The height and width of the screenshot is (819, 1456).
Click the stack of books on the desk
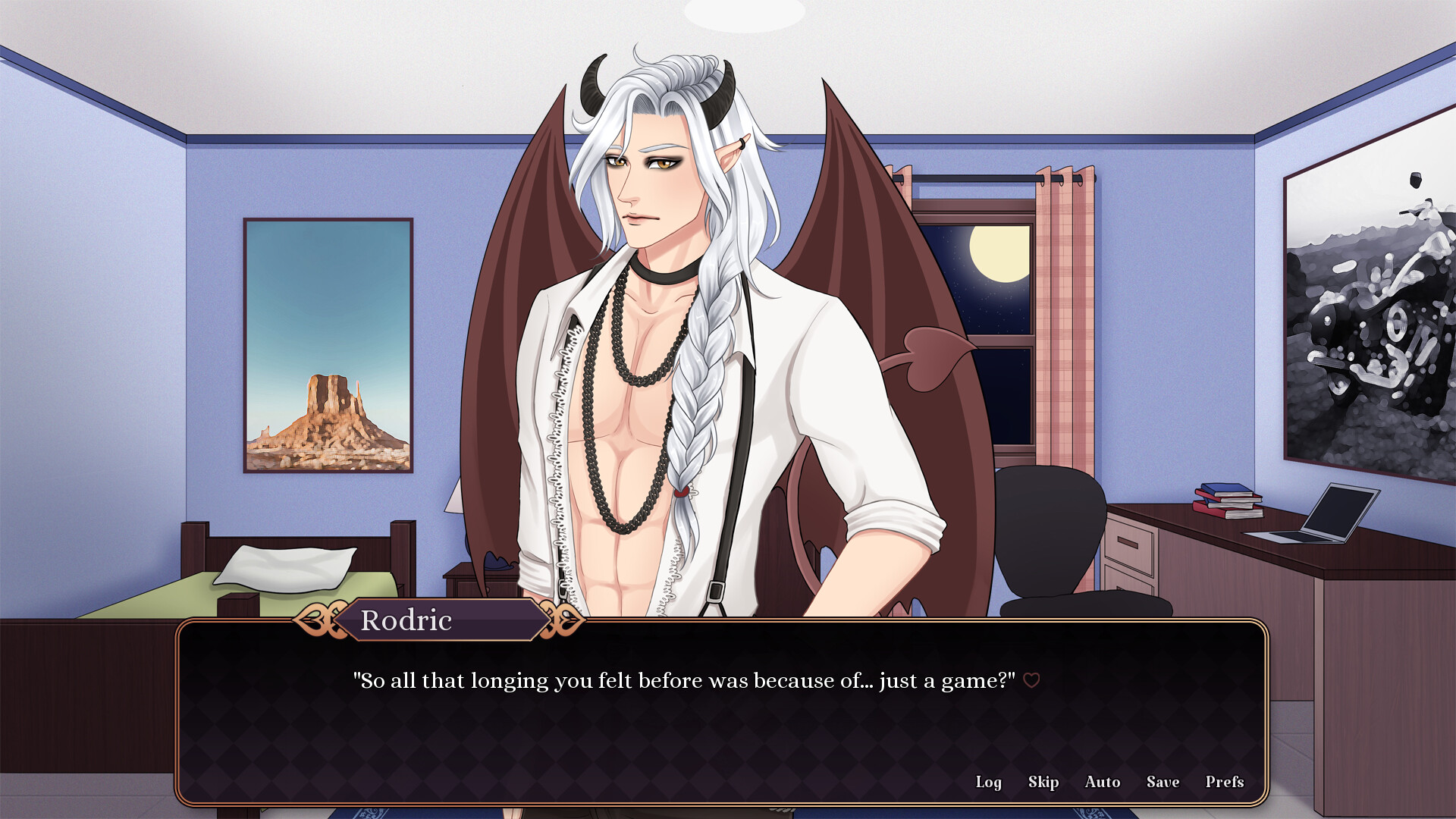[x=1227, y=500]
